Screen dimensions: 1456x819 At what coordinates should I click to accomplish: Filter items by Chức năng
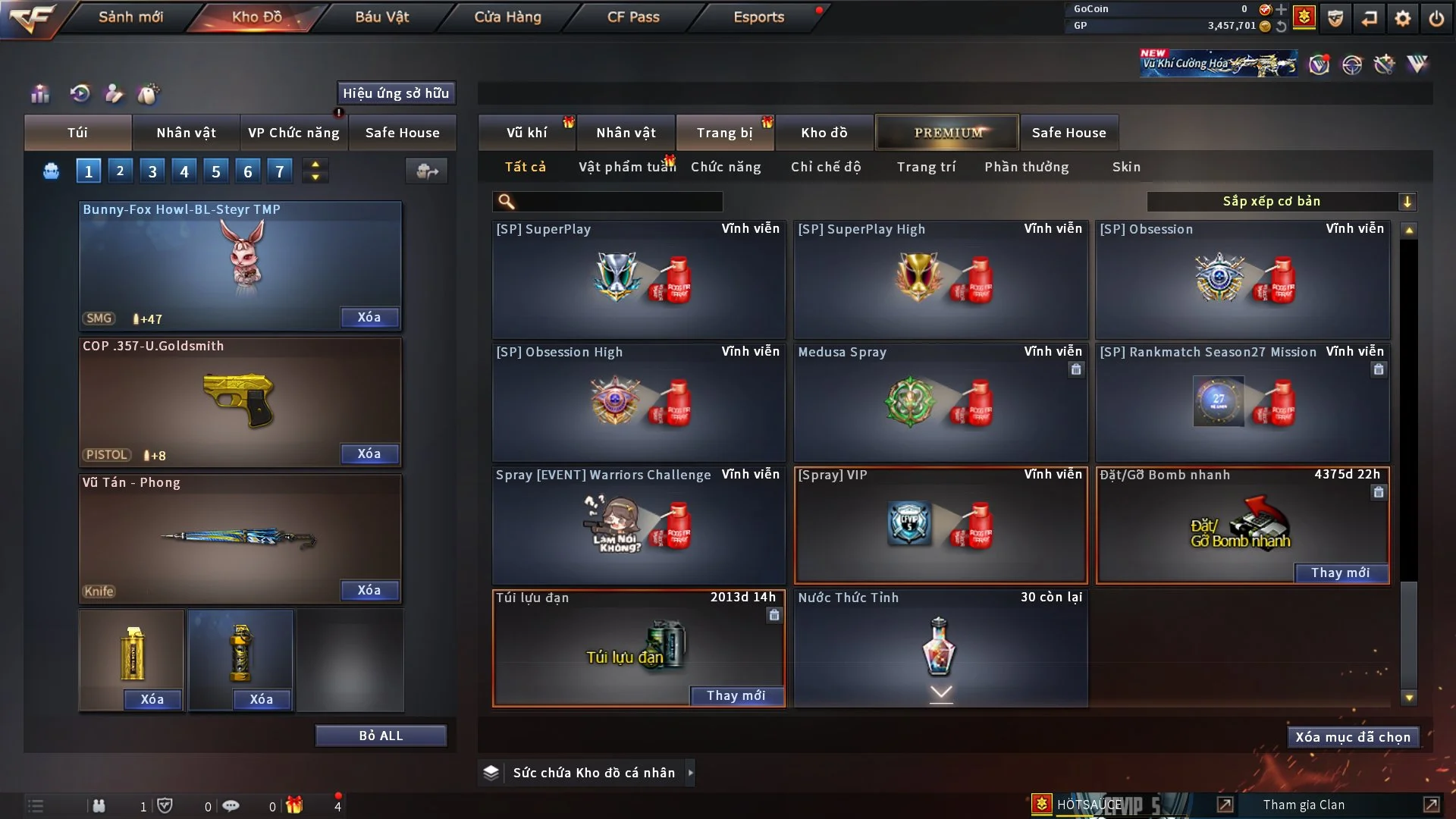tap(726, 167)
